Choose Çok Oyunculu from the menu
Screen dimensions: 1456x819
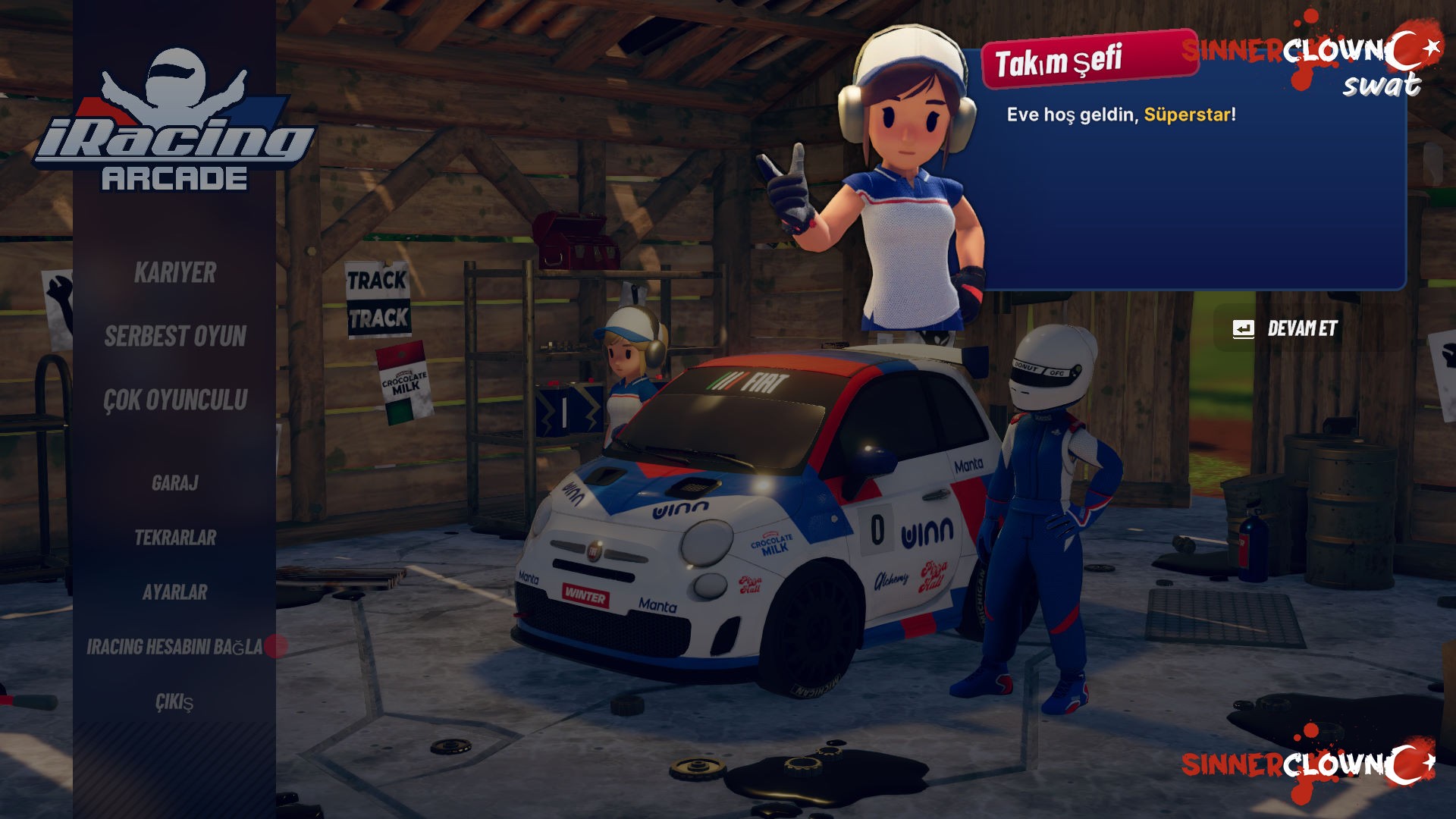pyautogui.click(x=175, y=400)
